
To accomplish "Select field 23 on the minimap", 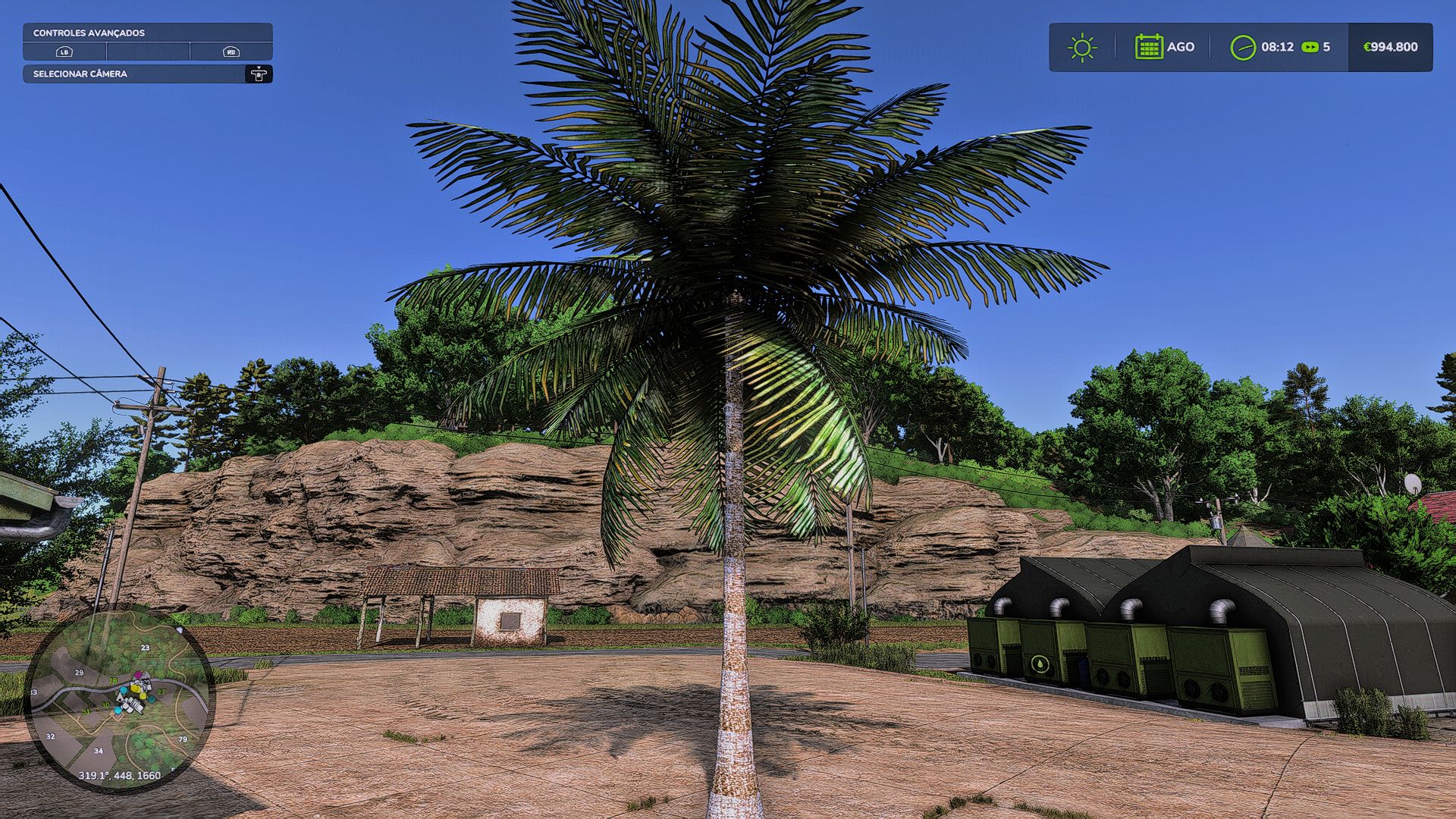I will pyautogui.click(x=145, y=647).
